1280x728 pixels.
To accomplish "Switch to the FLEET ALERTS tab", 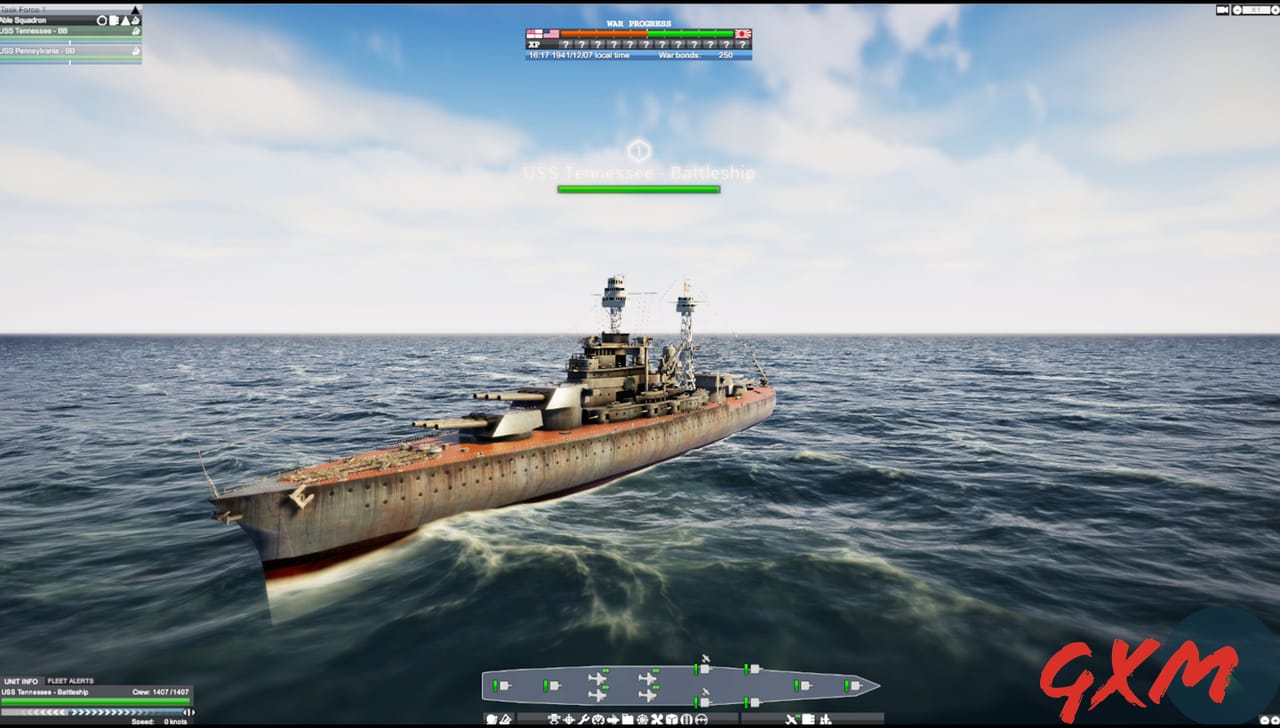I will click(x=70, y=681).
